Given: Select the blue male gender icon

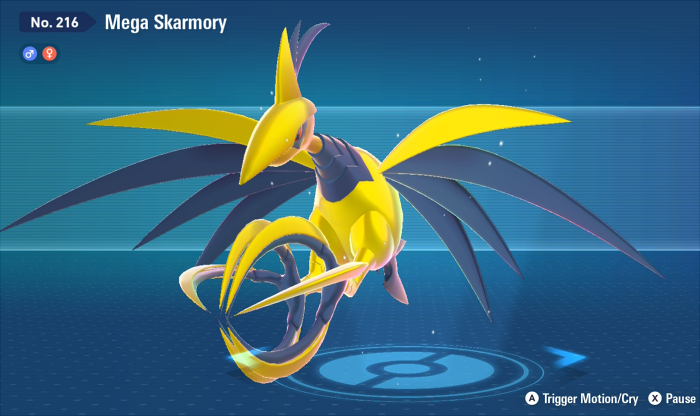Looking at the screenshot, I should [29, 53].
